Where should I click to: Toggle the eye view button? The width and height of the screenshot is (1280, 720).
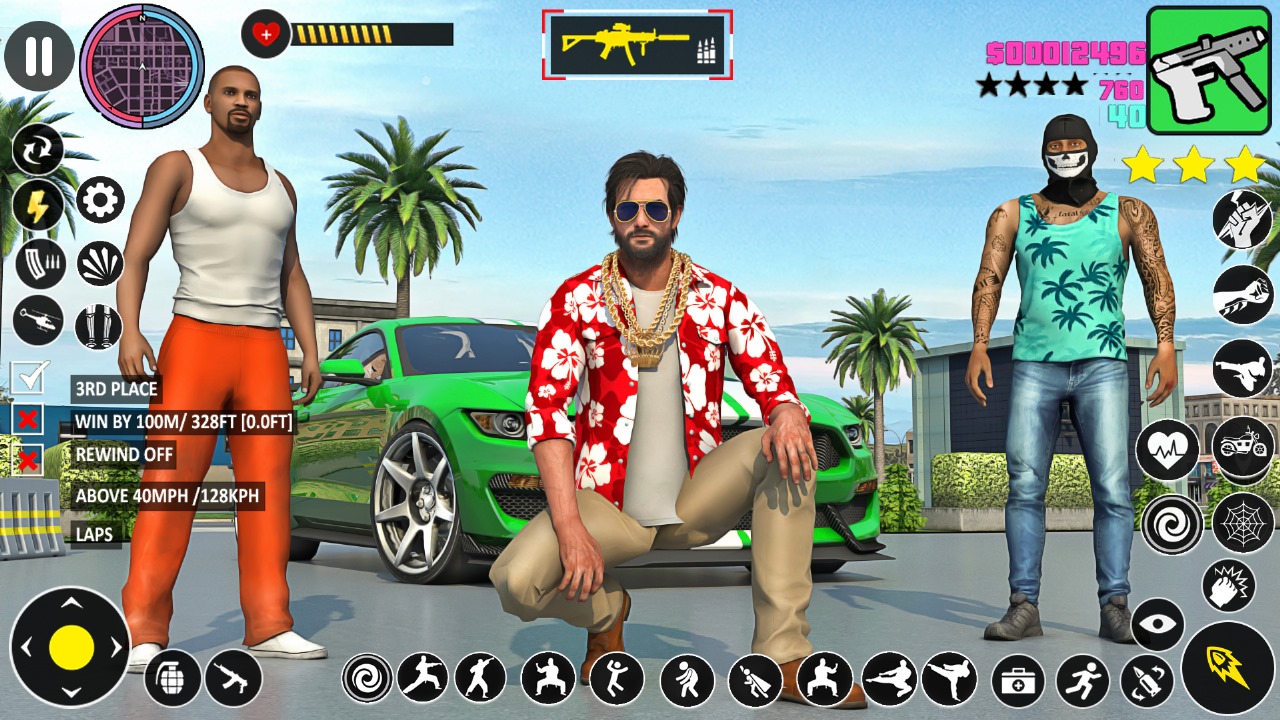[x=1157, y=624]
